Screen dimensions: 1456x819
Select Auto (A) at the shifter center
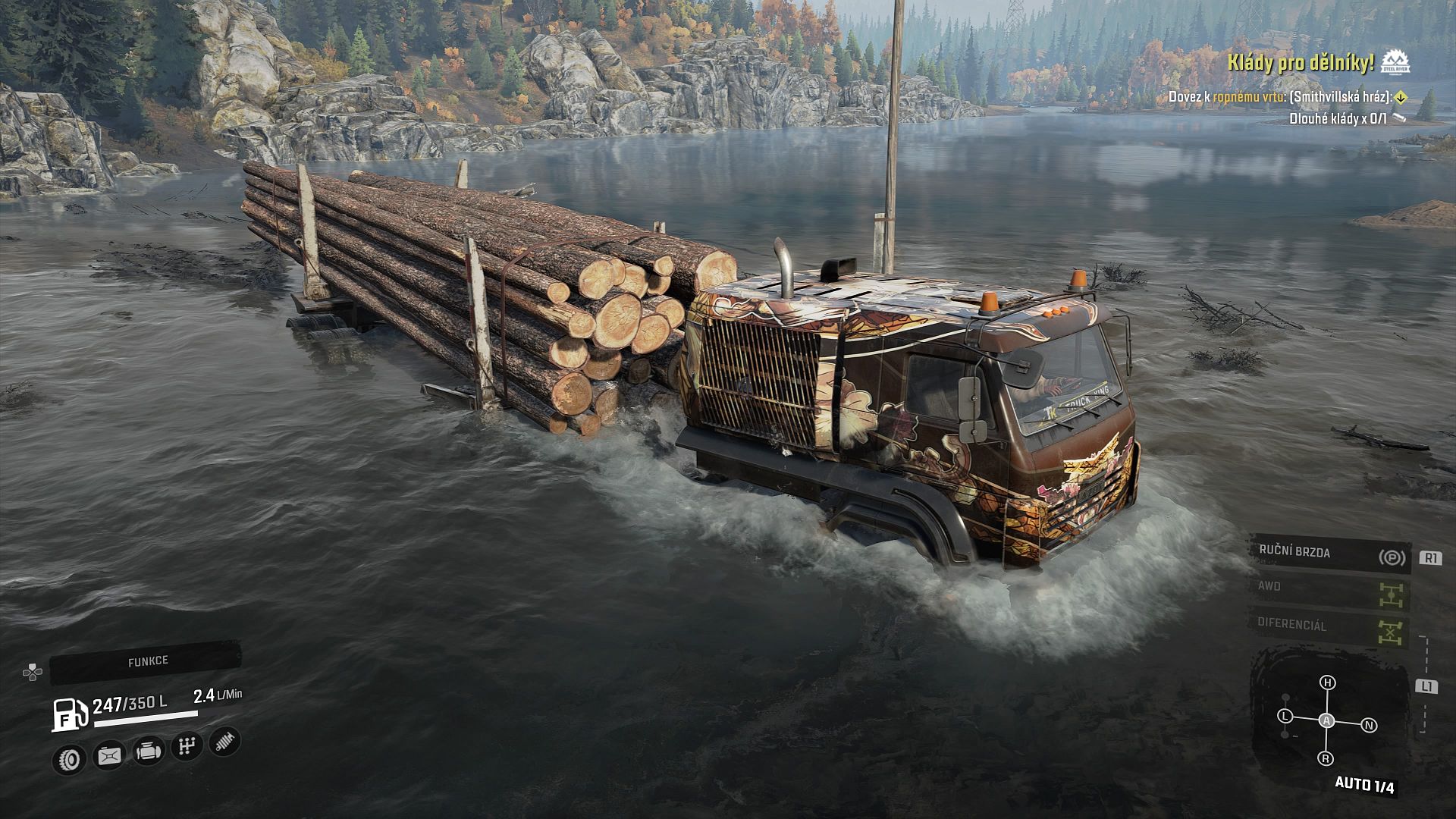[x=1326, y=720]
